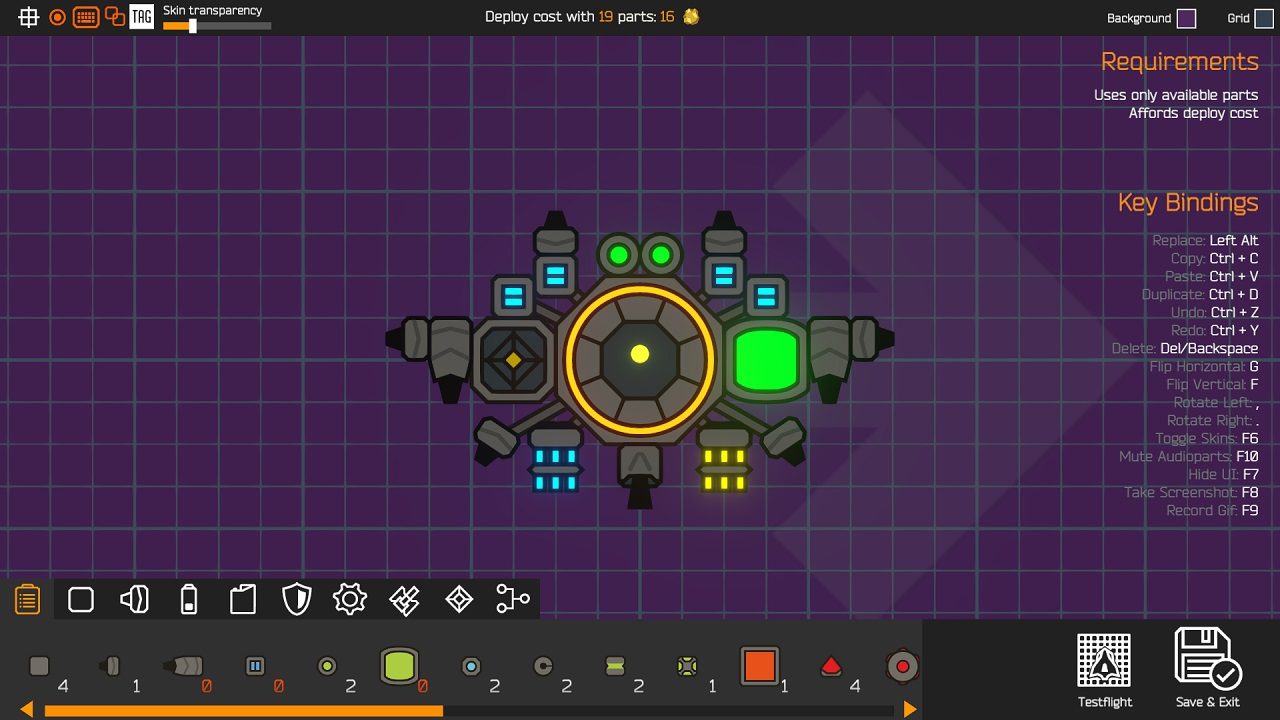Viewport: 1280px width, 720px height.
Task: Select the clipboard list category tab
Action: pyautogui.click(x=27, y=600)
